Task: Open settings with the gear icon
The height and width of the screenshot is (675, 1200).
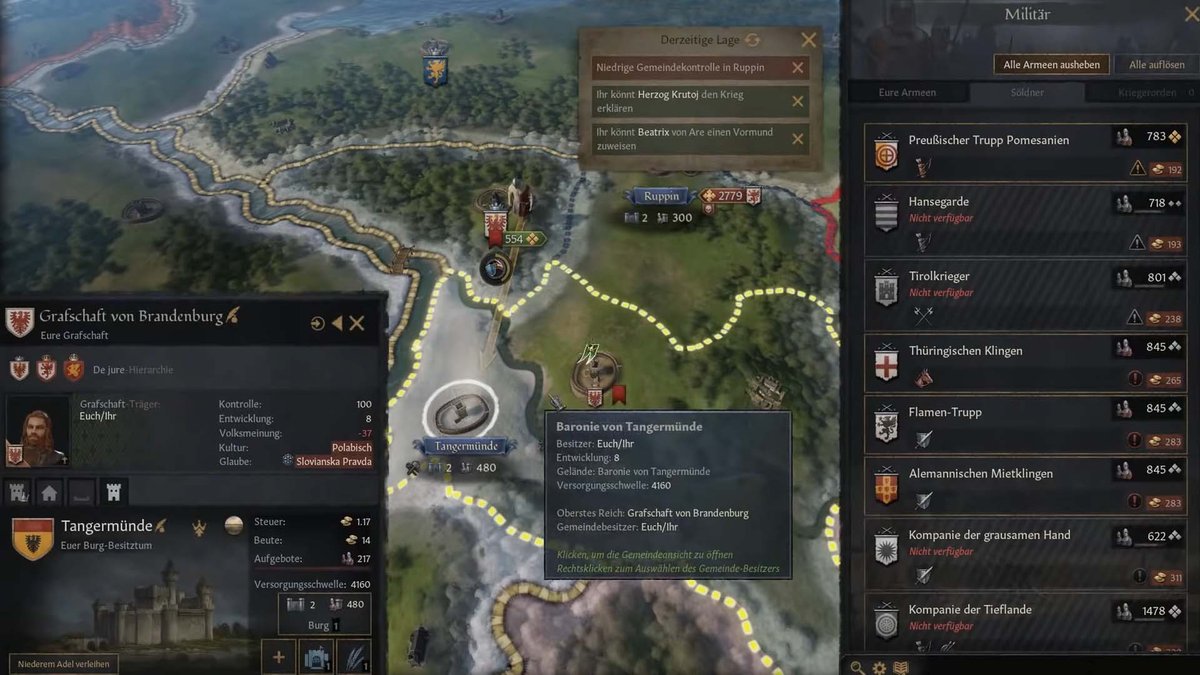Action: coord(879,667)
